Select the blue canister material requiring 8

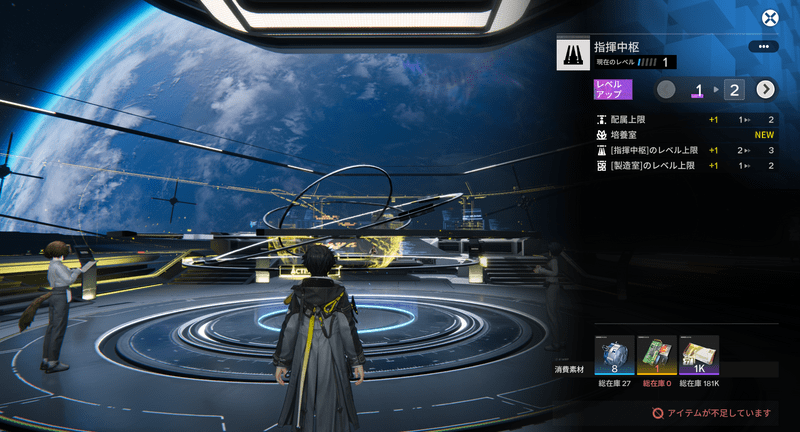614,355
